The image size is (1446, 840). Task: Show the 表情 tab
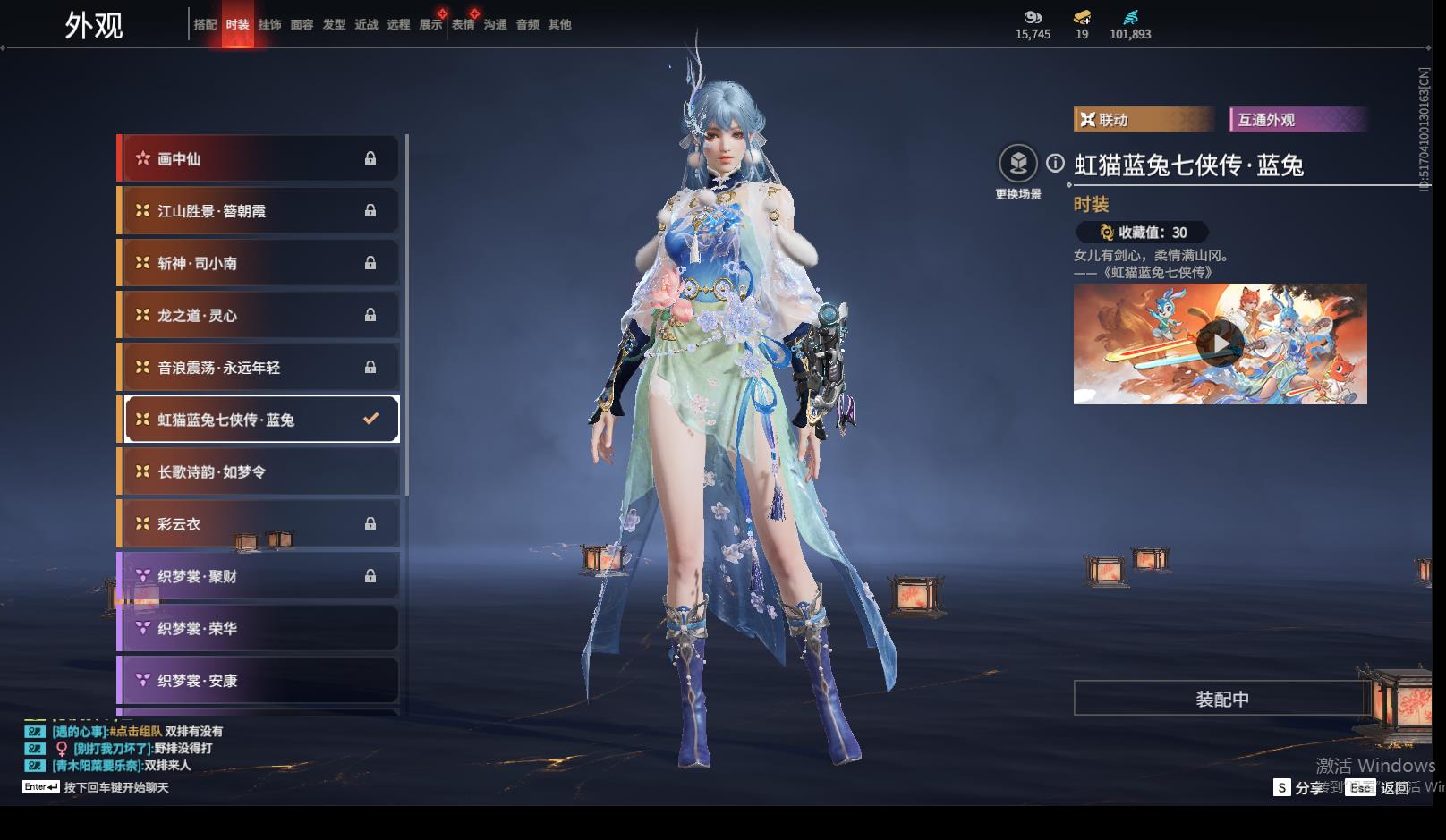tap(463, 25)
